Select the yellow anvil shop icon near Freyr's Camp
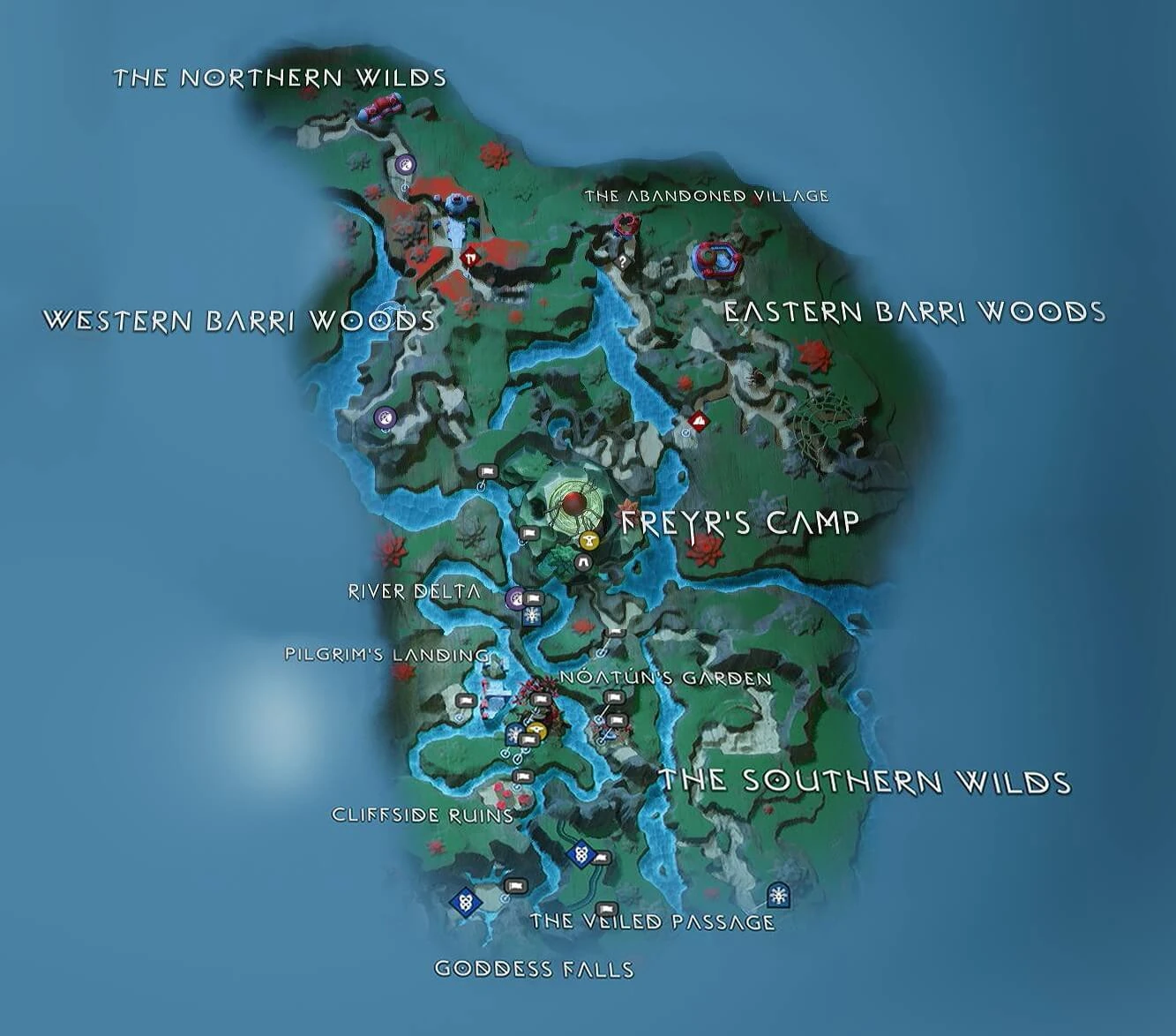Screen dimensions: 1176x1036 coord(589,540)
